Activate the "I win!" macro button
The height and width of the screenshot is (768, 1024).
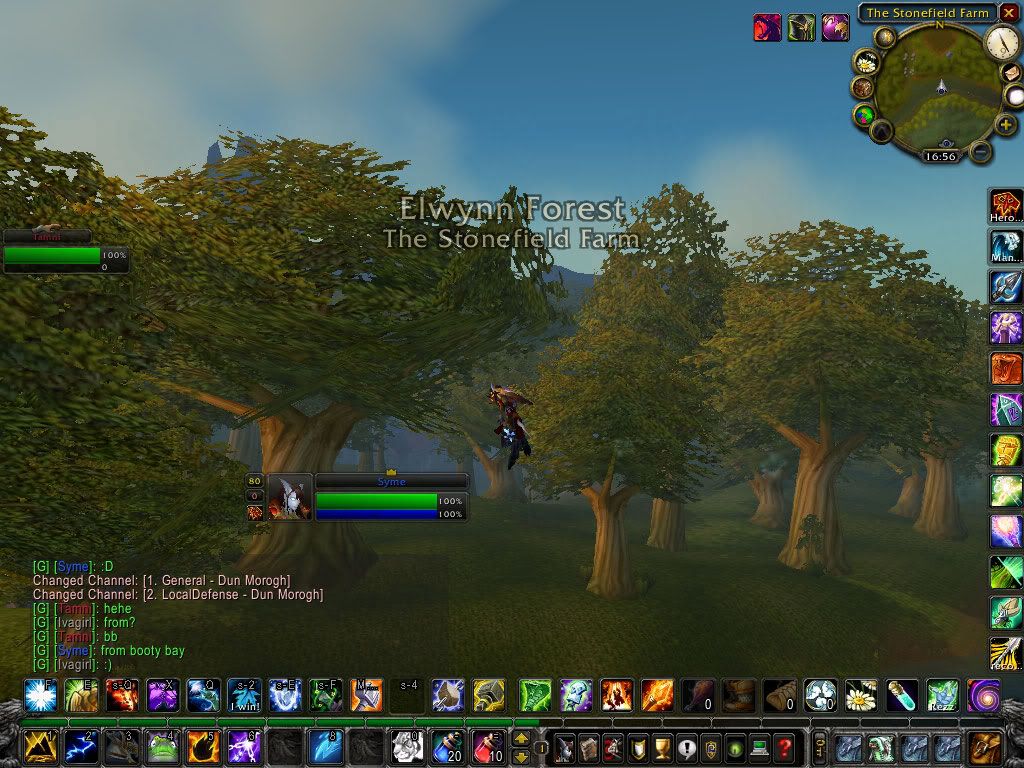point(243,694)
